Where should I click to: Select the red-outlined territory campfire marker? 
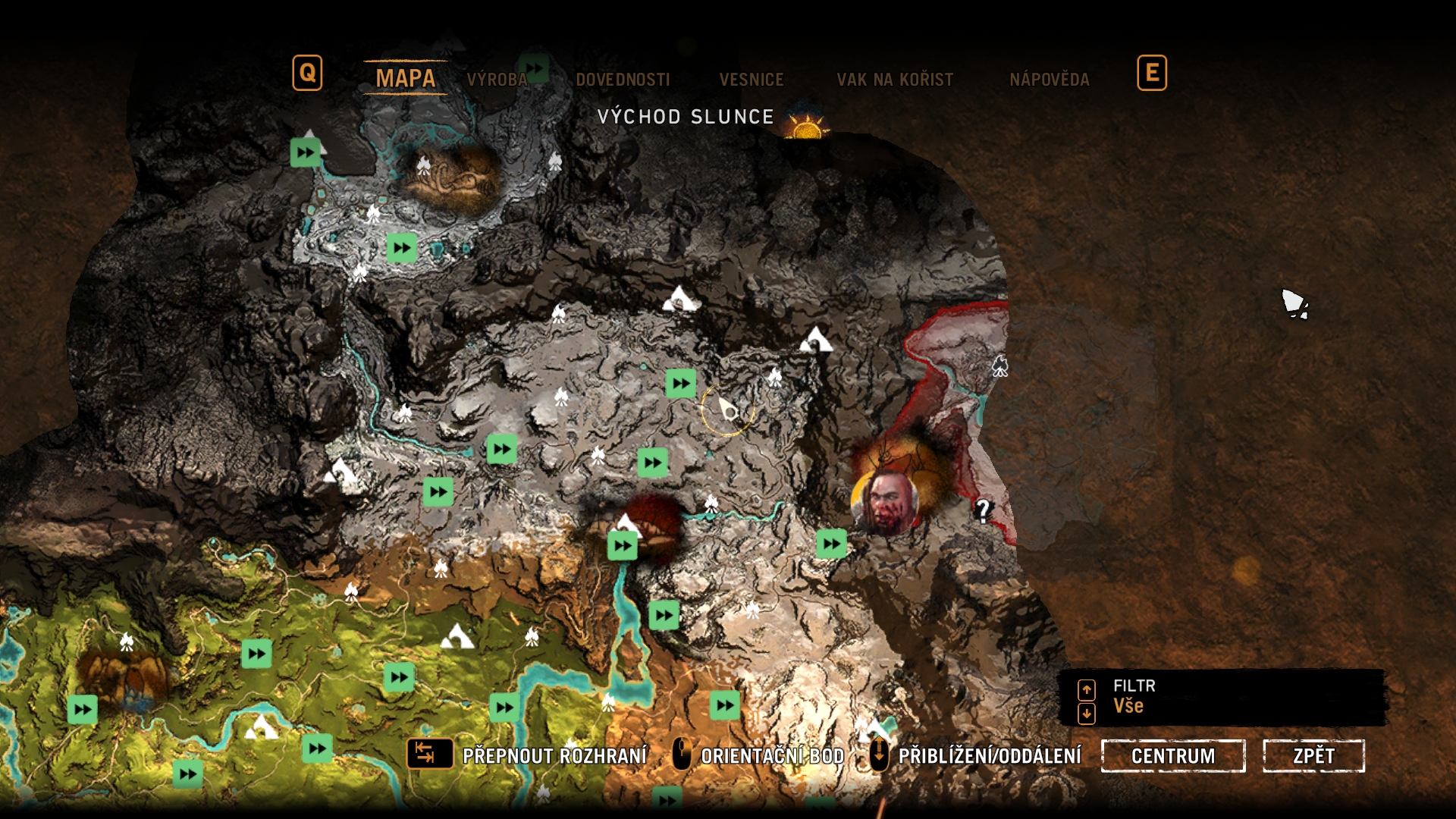click(1000, 367)
